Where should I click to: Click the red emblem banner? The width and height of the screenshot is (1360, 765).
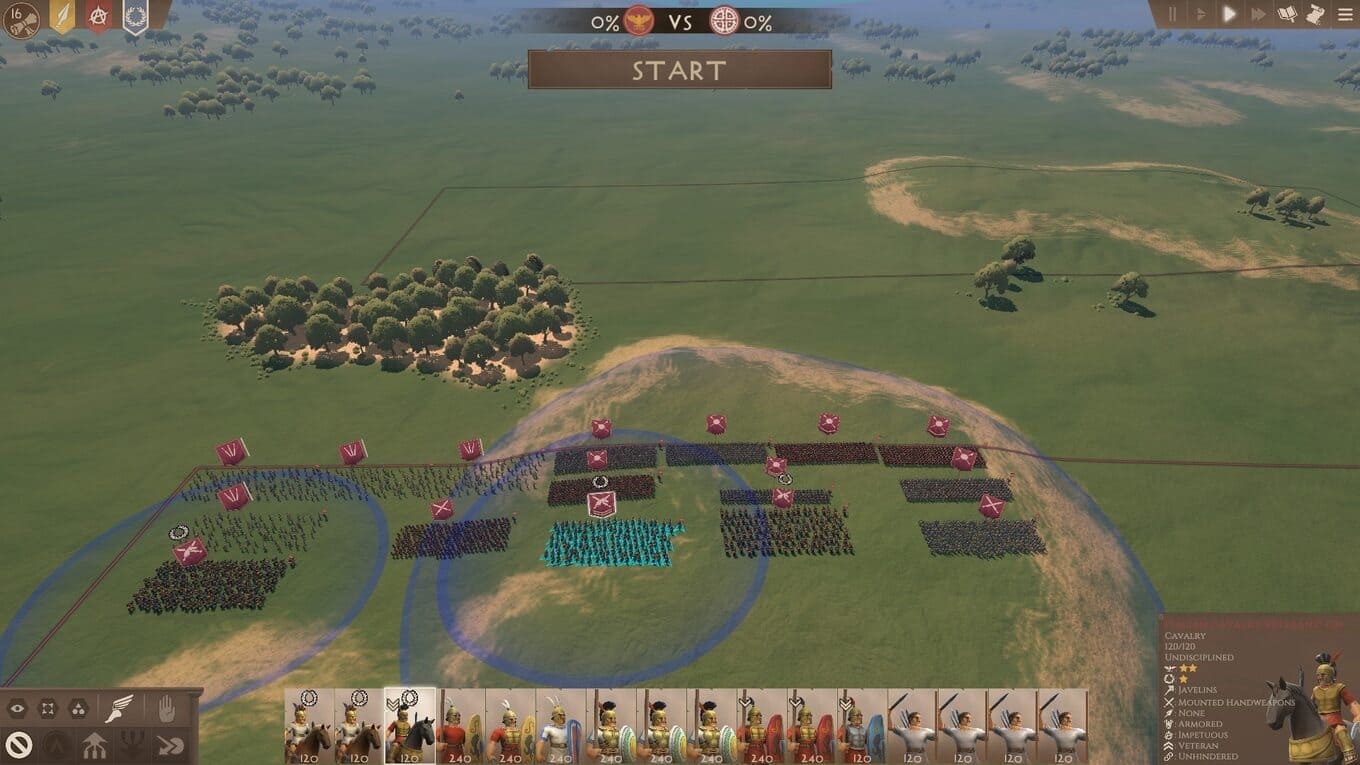[x=98, y=15]
